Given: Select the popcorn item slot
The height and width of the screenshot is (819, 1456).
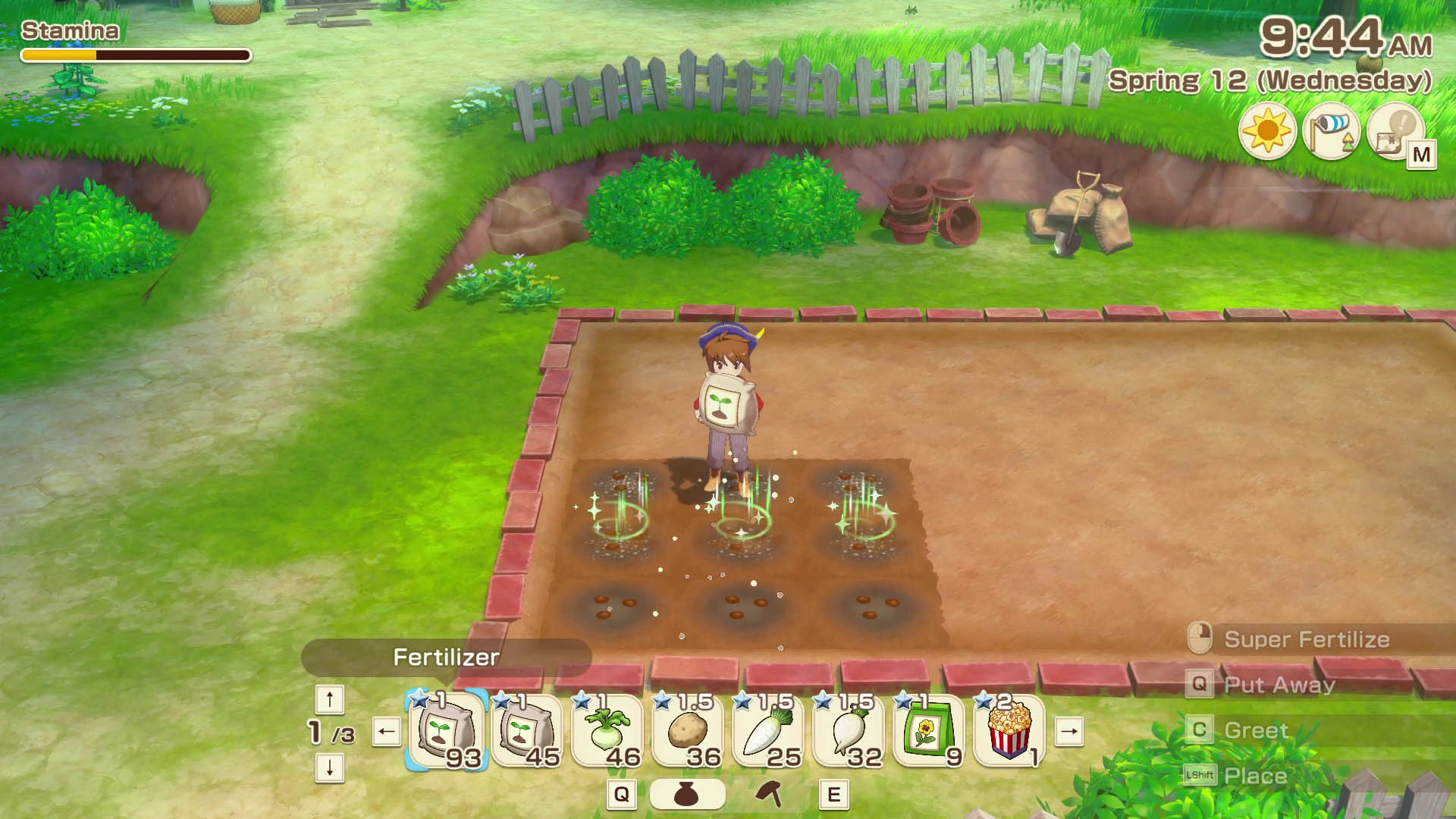Looking at the screenshot, I should [x=1009, y=732].
